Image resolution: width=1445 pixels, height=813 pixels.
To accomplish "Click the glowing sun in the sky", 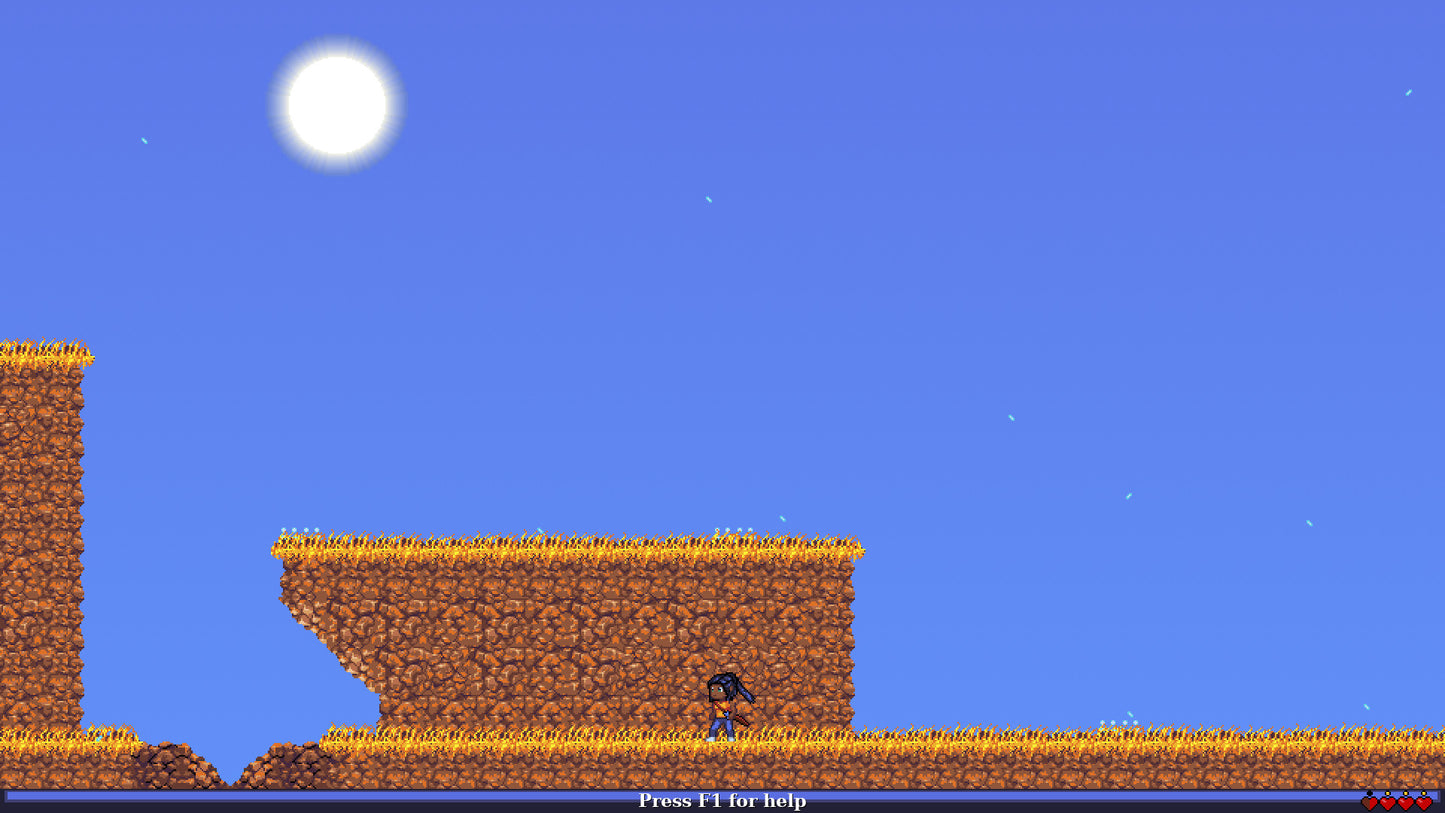I will (335, 103).
